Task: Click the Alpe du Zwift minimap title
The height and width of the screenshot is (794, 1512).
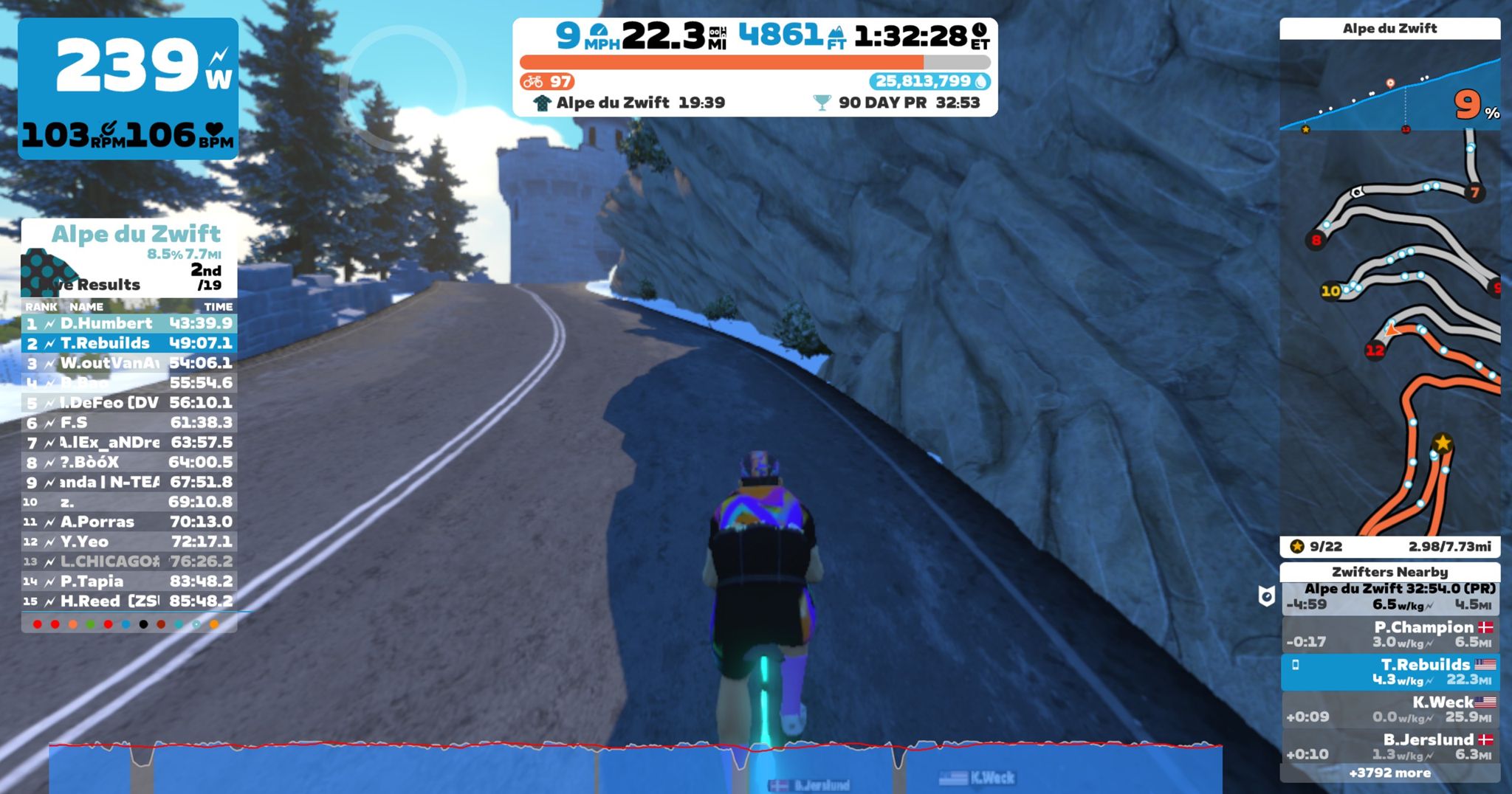Action: tap(1392, 28)
